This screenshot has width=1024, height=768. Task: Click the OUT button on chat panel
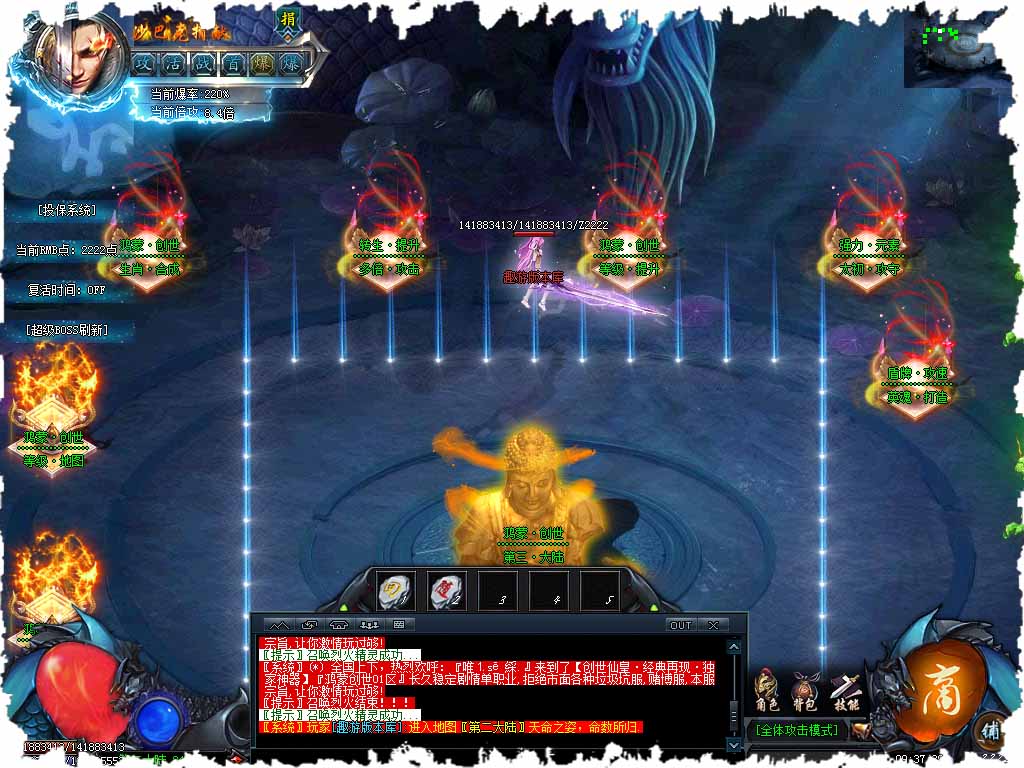click(681, 625)
